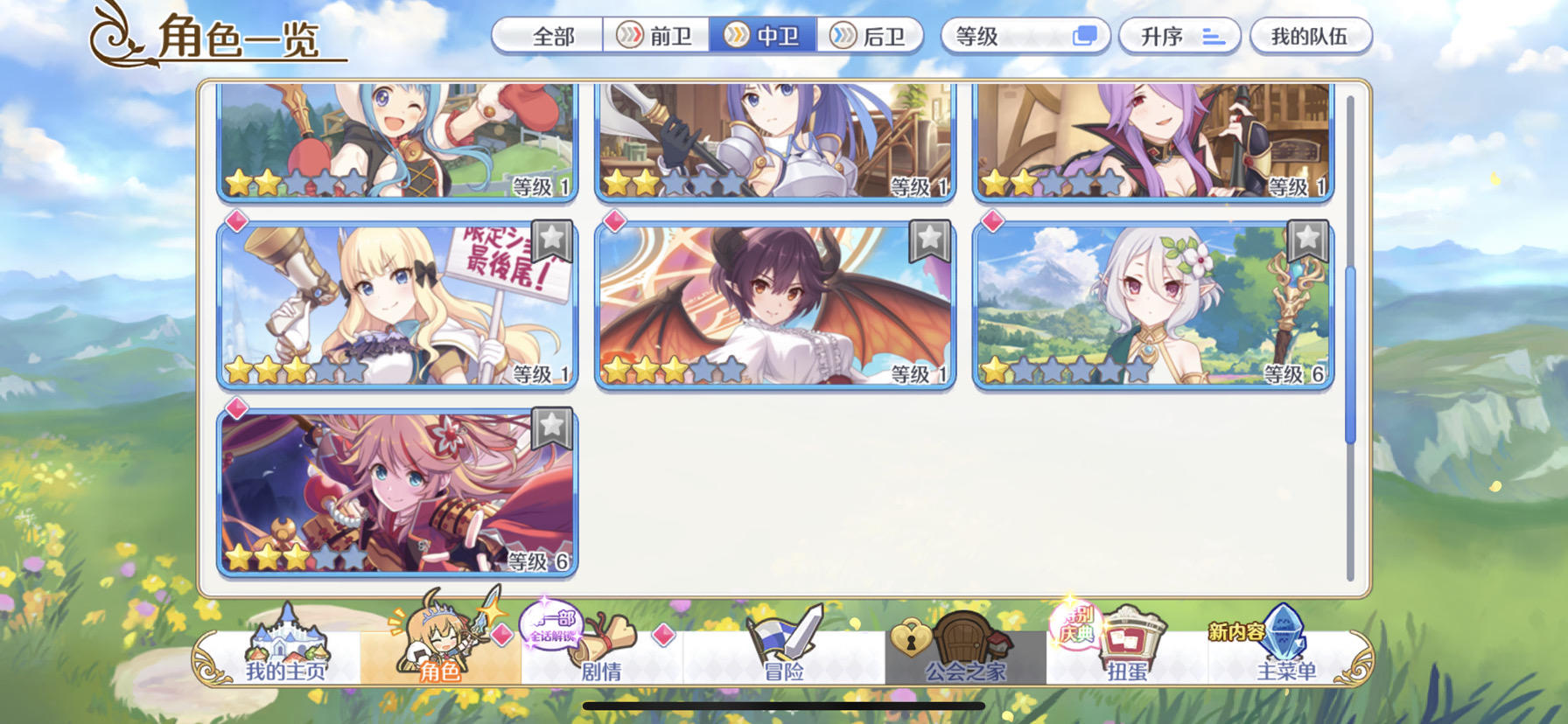
Task: Open 我的队伍 team screen
Action: pos(1311,36)
